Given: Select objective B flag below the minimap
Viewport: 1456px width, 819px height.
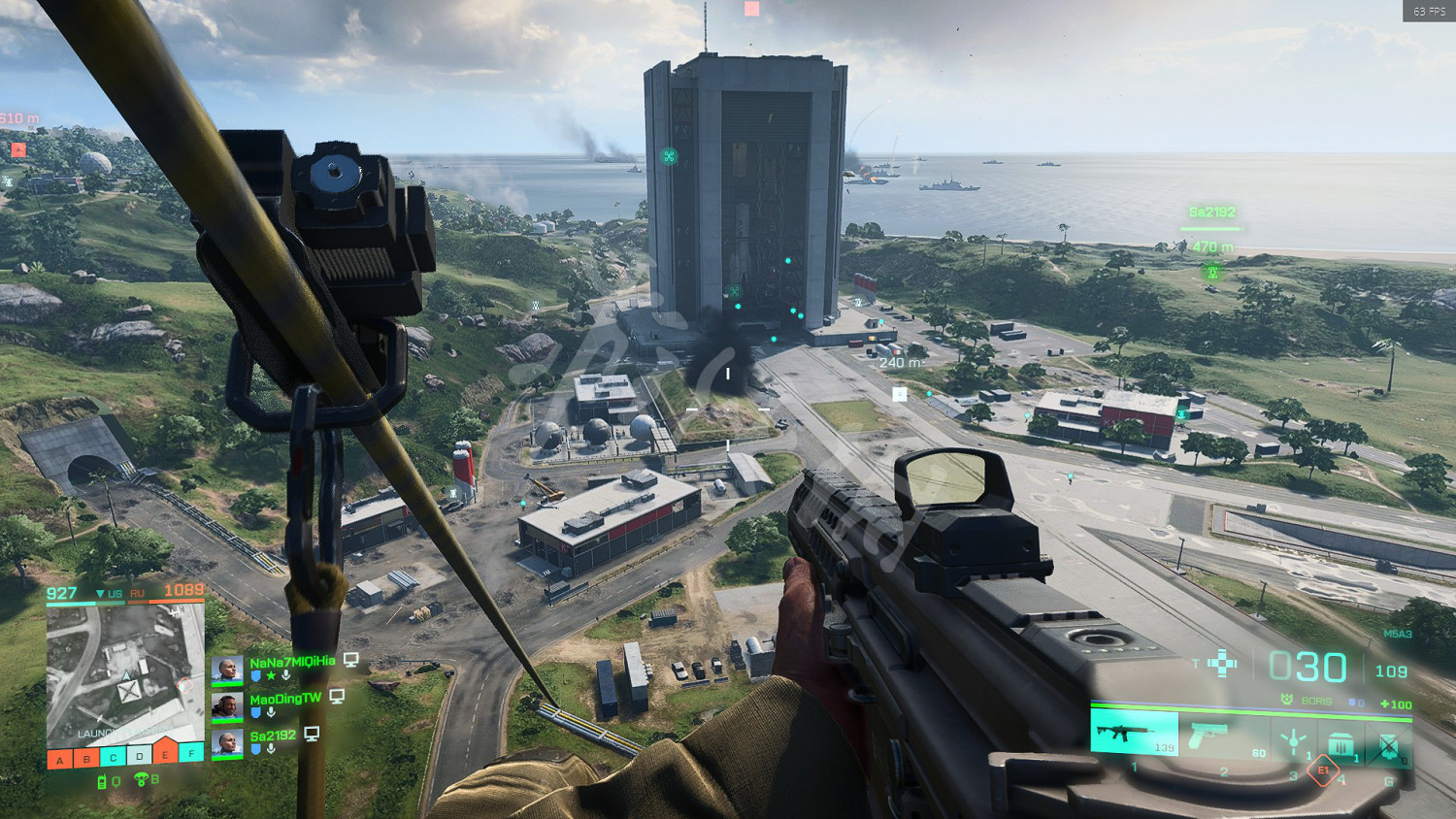Looking at the screenshot, I should click(x=86, y=759).
